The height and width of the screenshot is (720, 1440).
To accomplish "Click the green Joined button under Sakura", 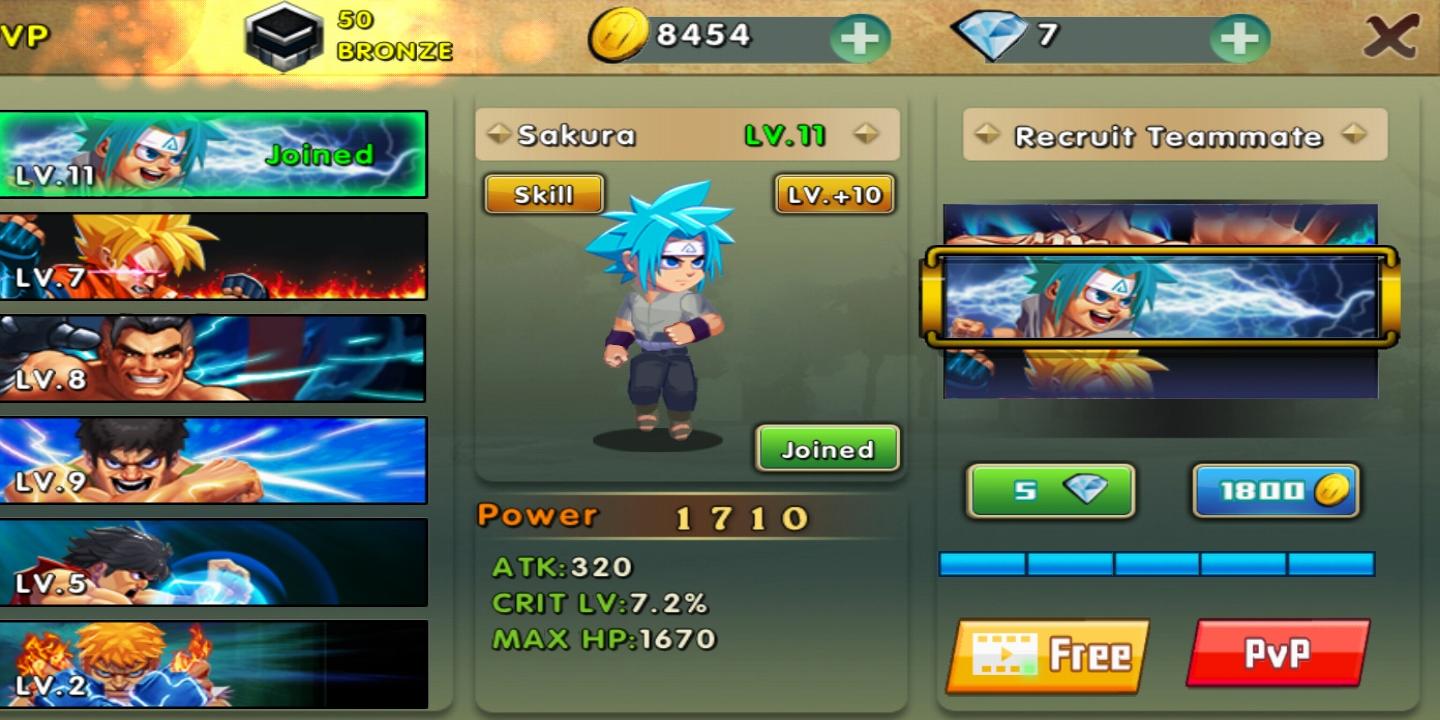I will [826, 450].
